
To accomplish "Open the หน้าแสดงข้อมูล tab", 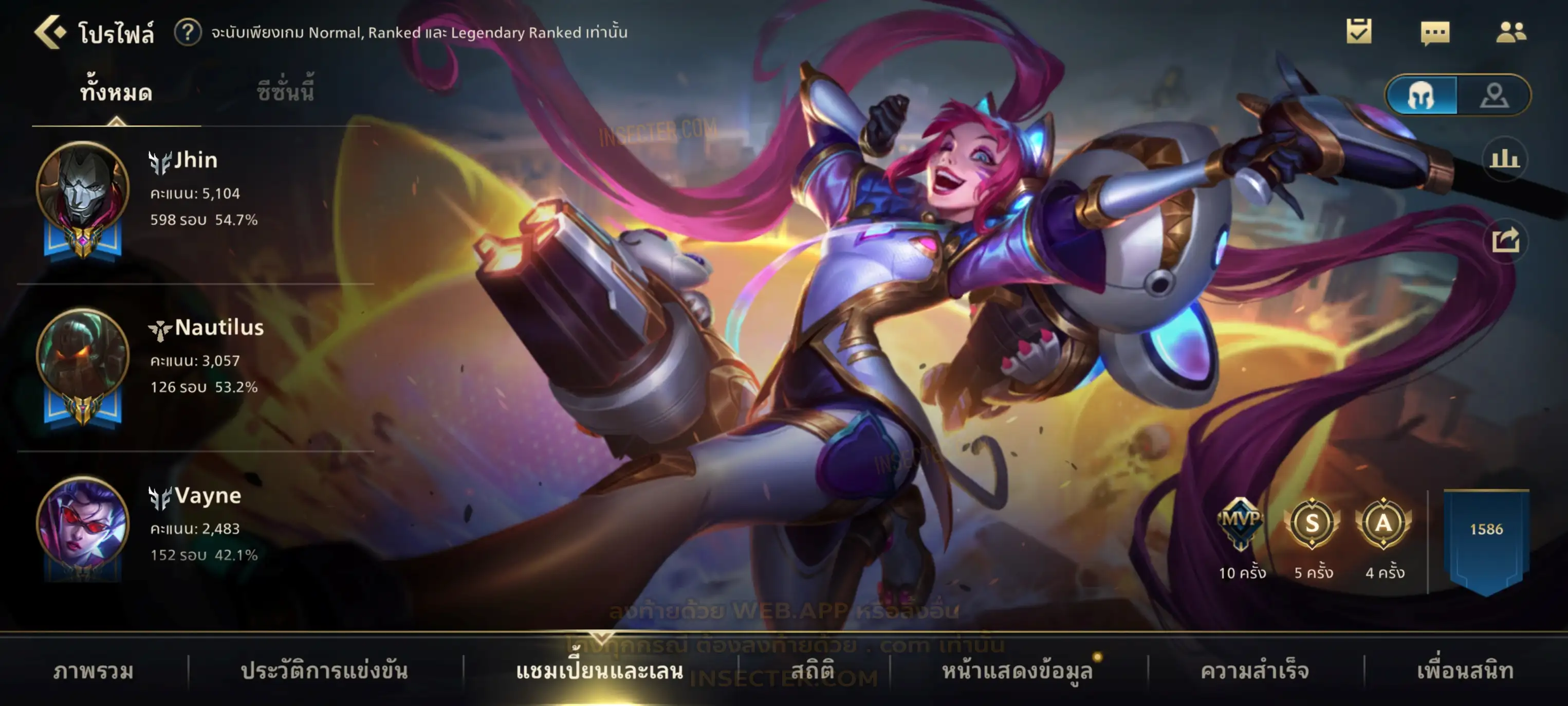I will tap(1017, 671).
